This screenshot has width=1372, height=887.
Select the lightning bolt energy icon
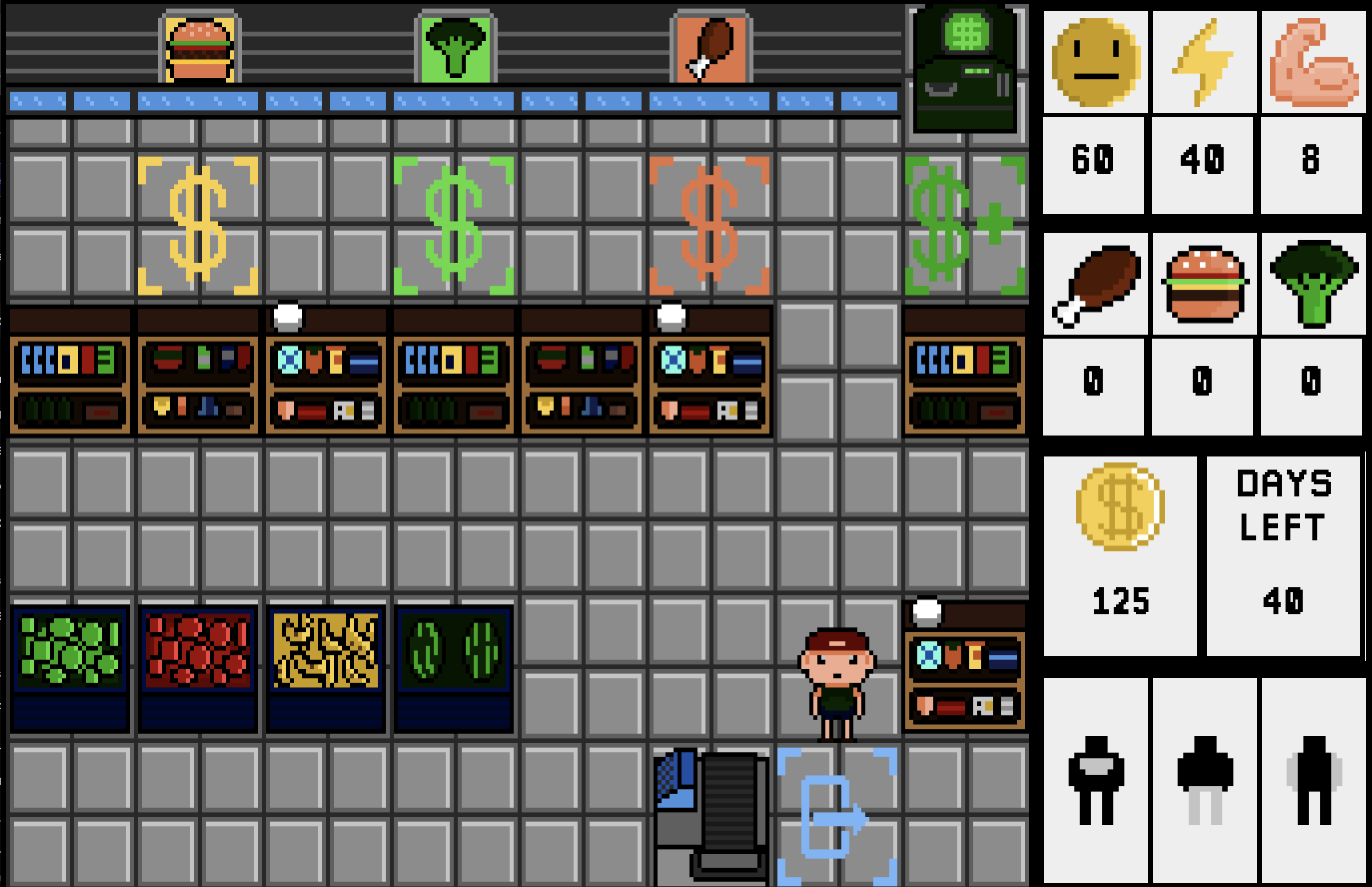[x=1204, y=61]
